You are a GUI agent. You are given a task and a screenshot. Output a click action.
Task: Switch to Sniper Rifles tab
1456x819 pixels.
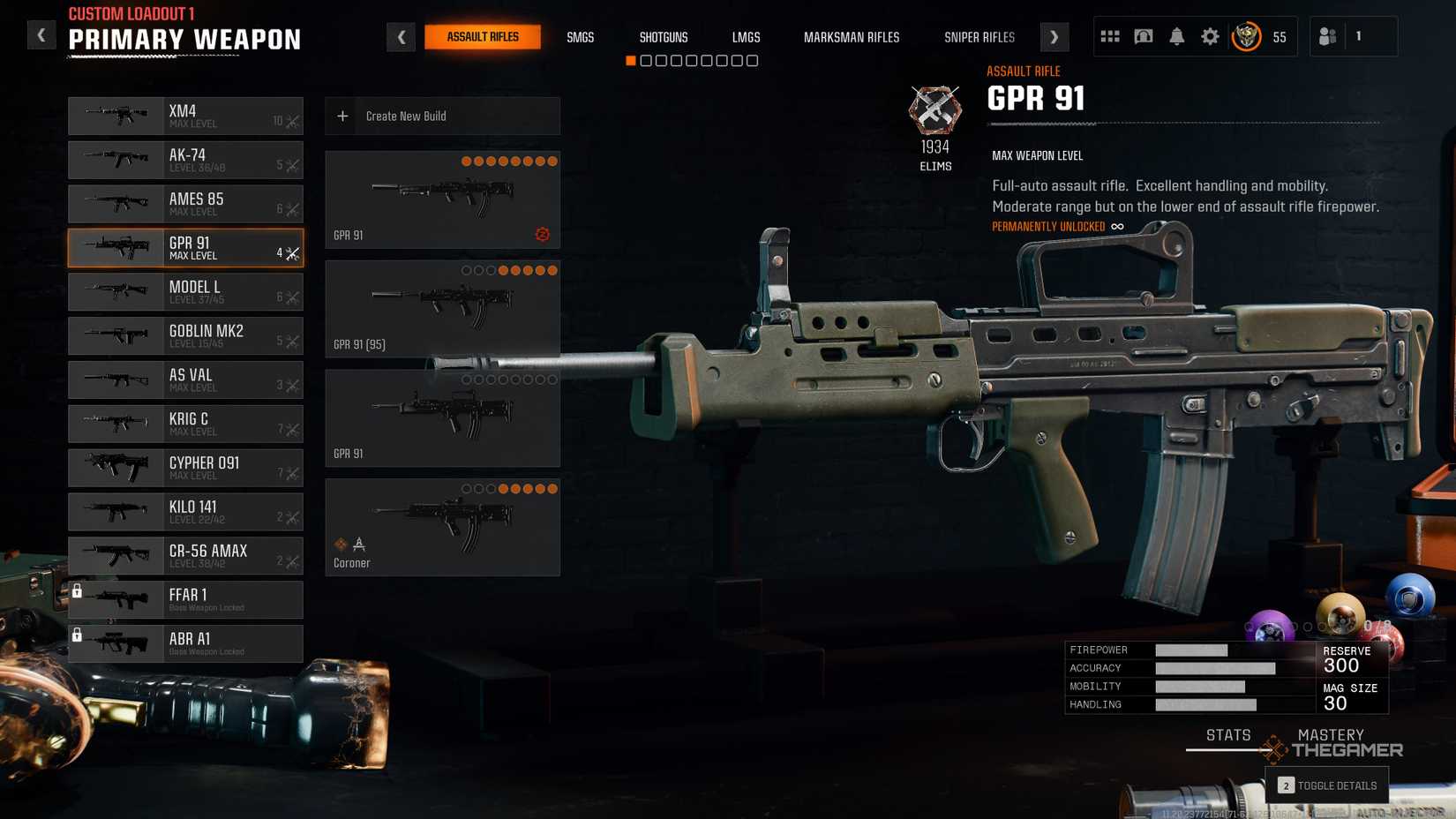(x=979, y=37)
